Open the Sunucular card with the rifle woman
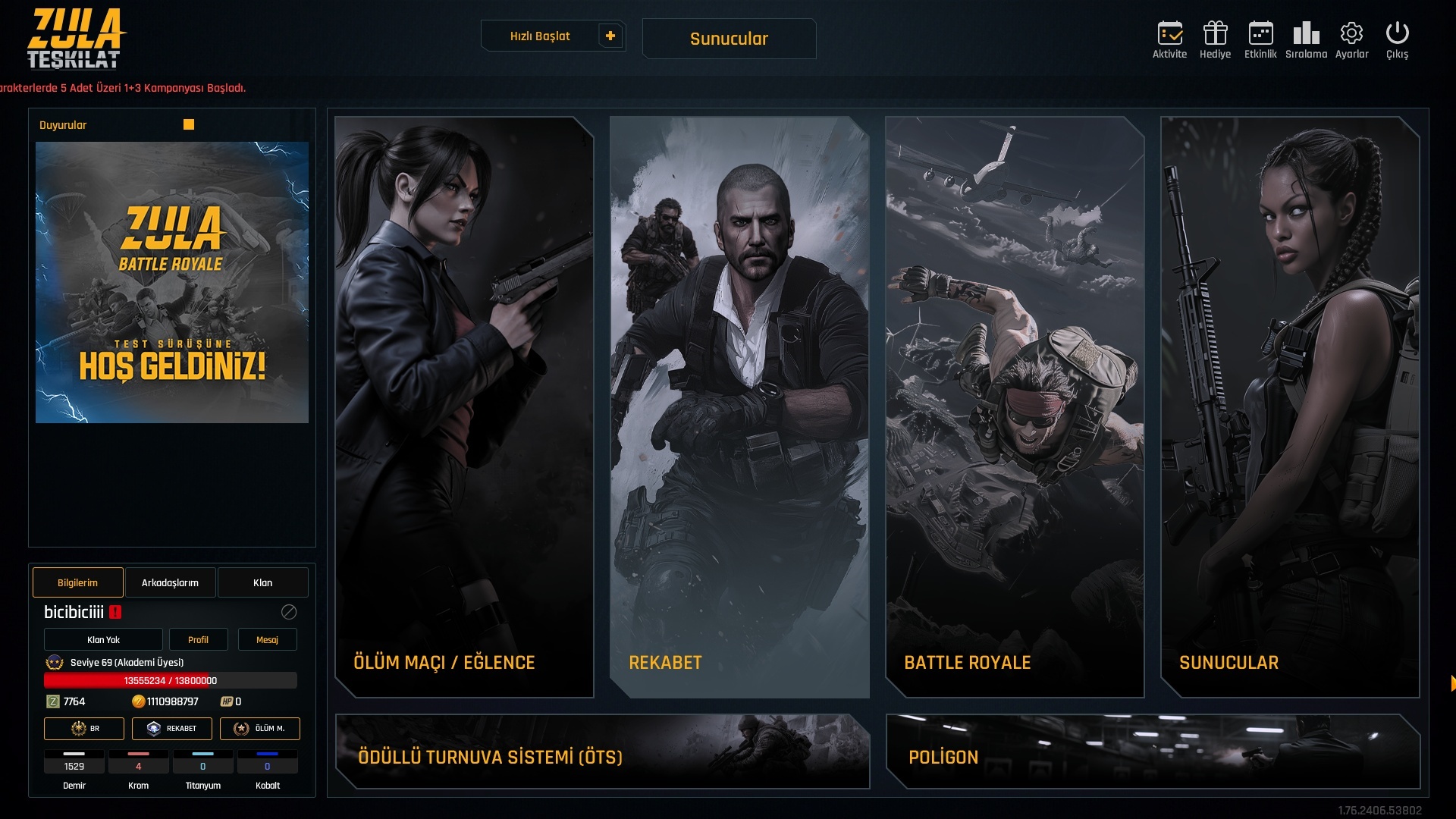The width and height of the screenshot is (1456, 819). point(1290,406)
